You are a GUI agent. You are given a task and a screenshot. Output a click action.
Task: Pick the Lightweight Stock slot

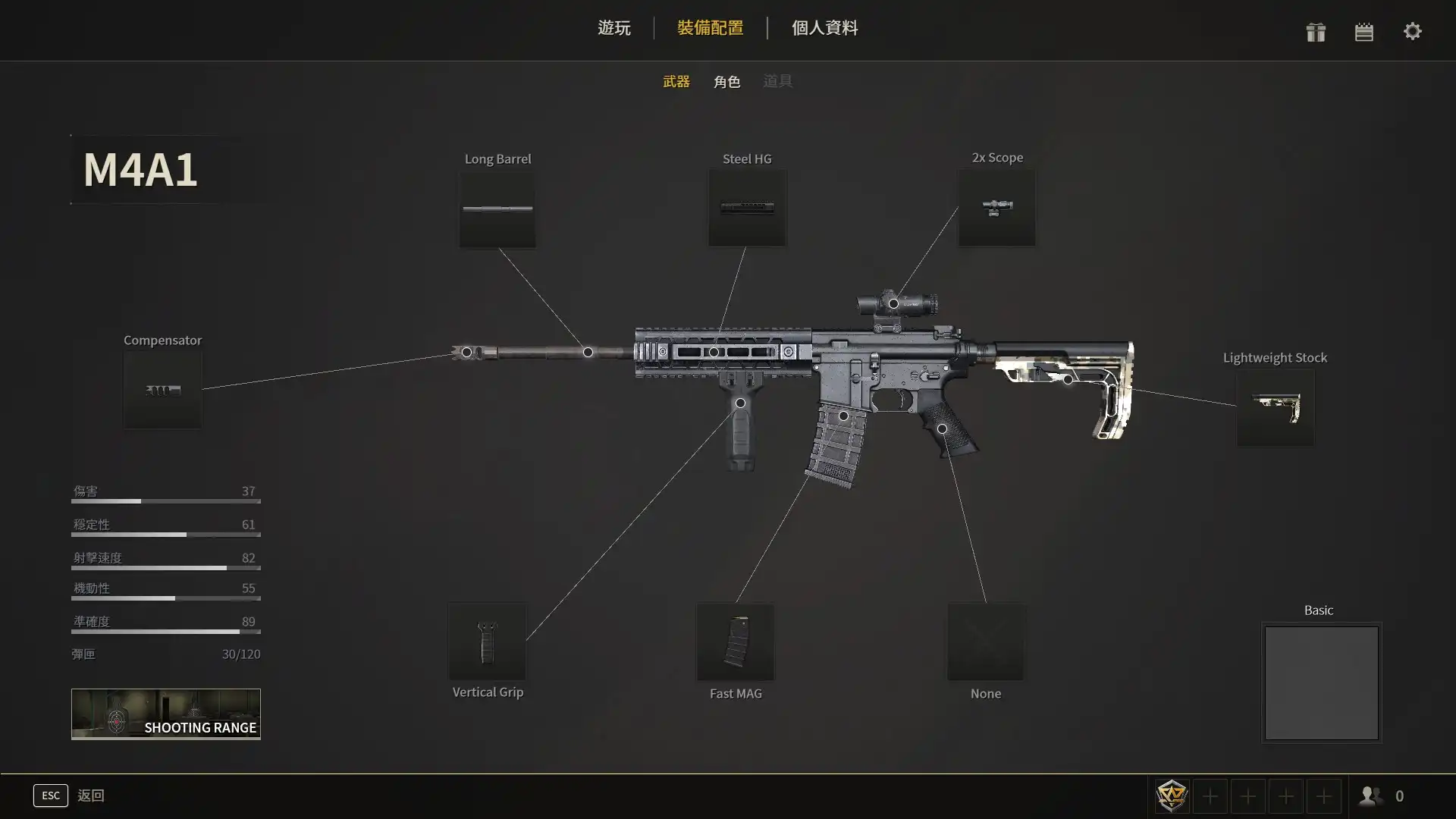pyautogui.click(x=1276, y=408)
